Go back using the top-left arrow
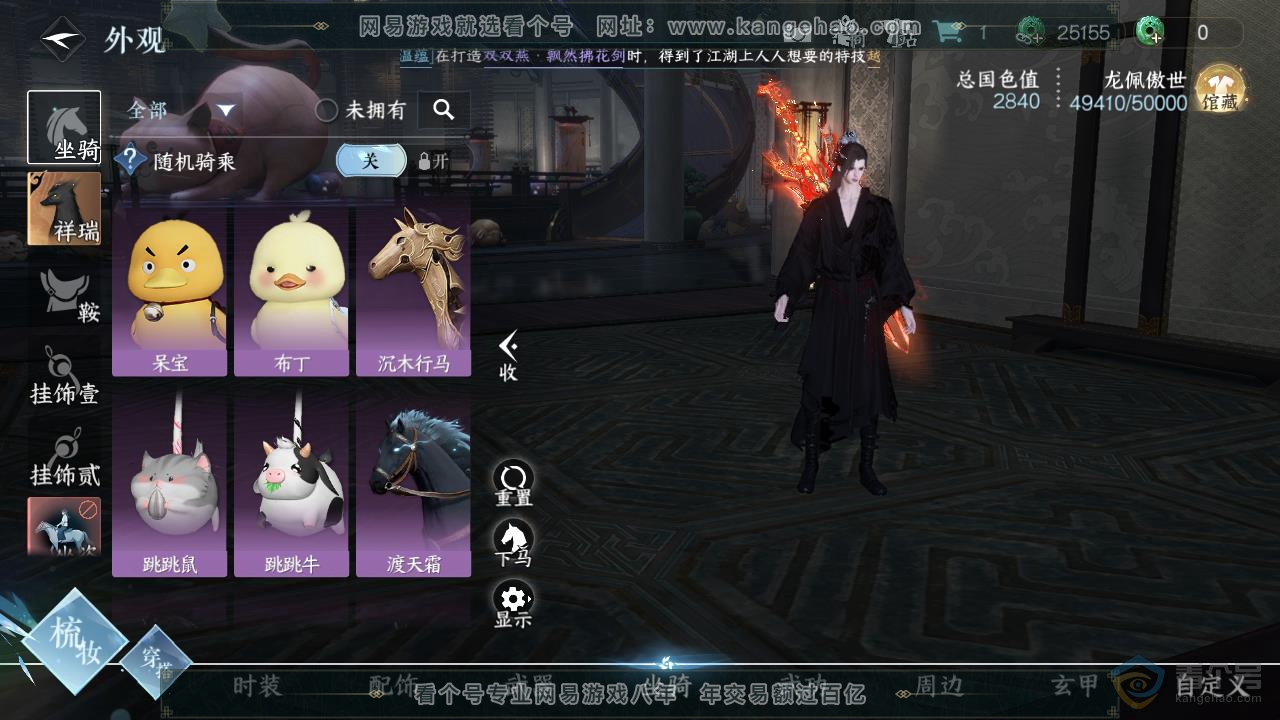The width and height of the screenshot is (1280, 720). (62, 40)
